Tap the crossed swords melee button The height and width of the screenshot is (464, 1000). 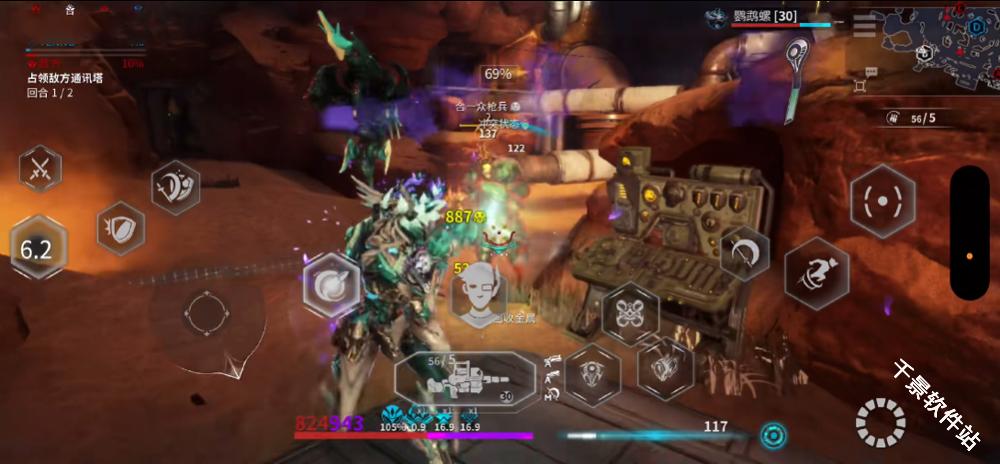point(40,168)
